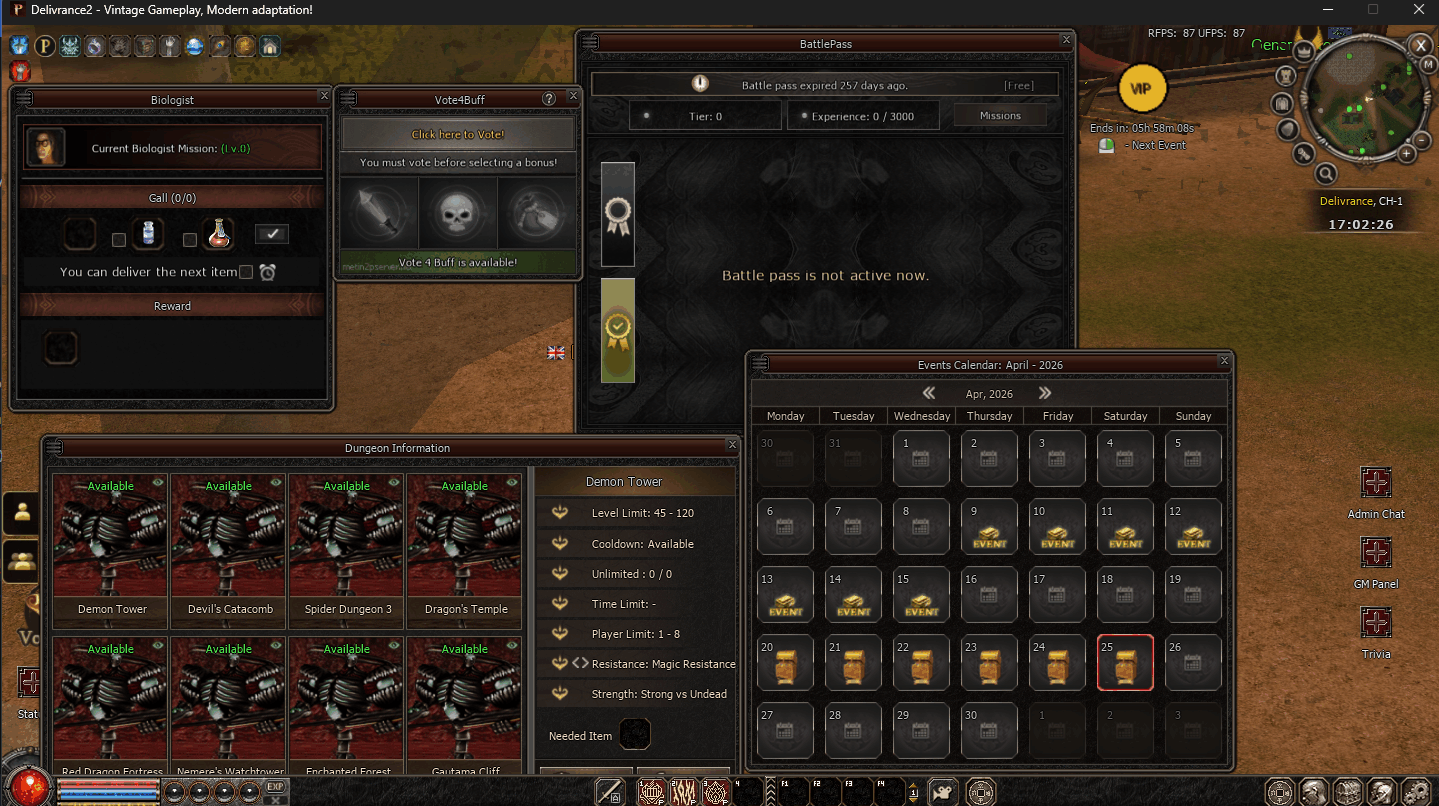This screenshot has height=806, width=1439.
Task: Open the BattlePass Missions button
Action: coord(1000,116)
